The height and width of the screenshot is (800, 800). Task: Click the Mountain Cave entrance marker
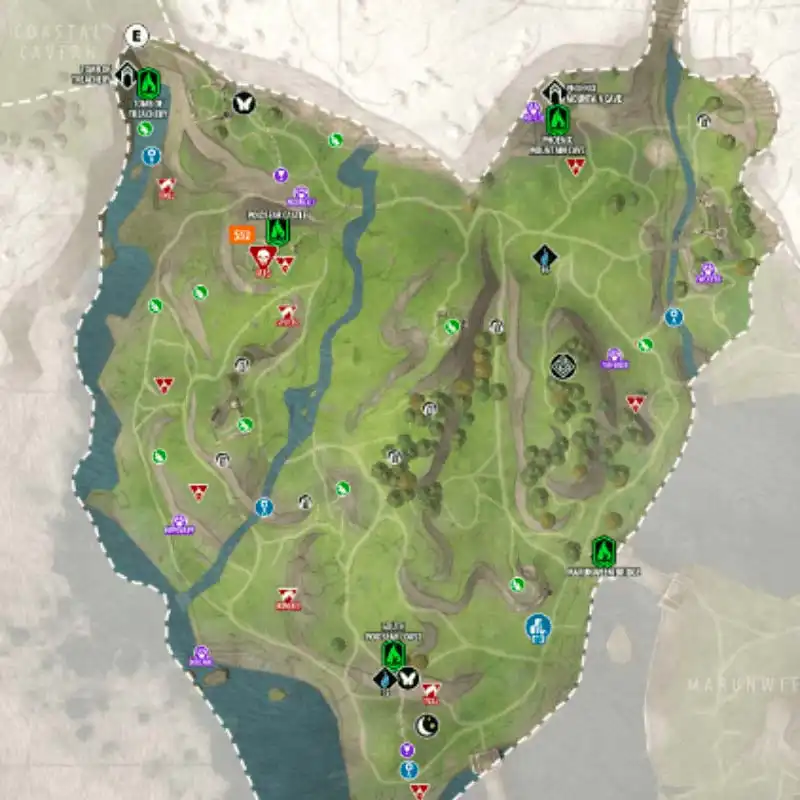553,93
